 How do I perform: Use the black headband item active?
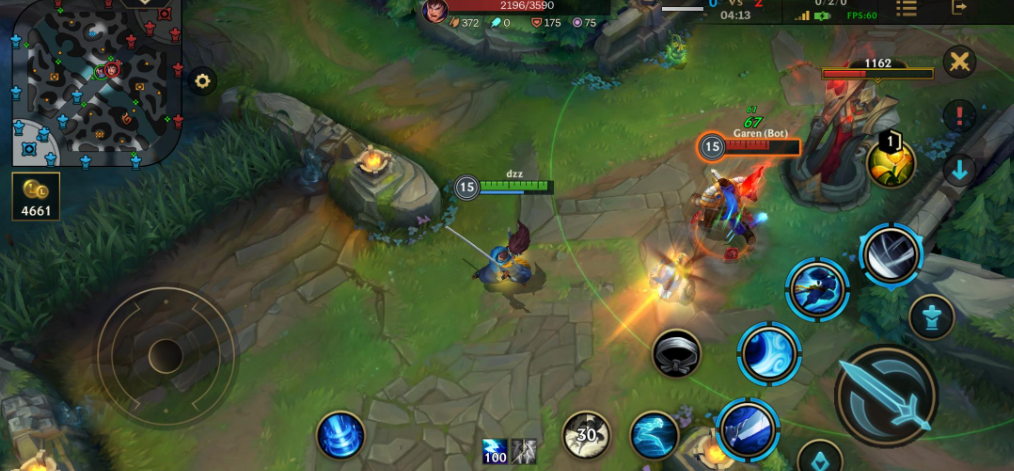676,353
